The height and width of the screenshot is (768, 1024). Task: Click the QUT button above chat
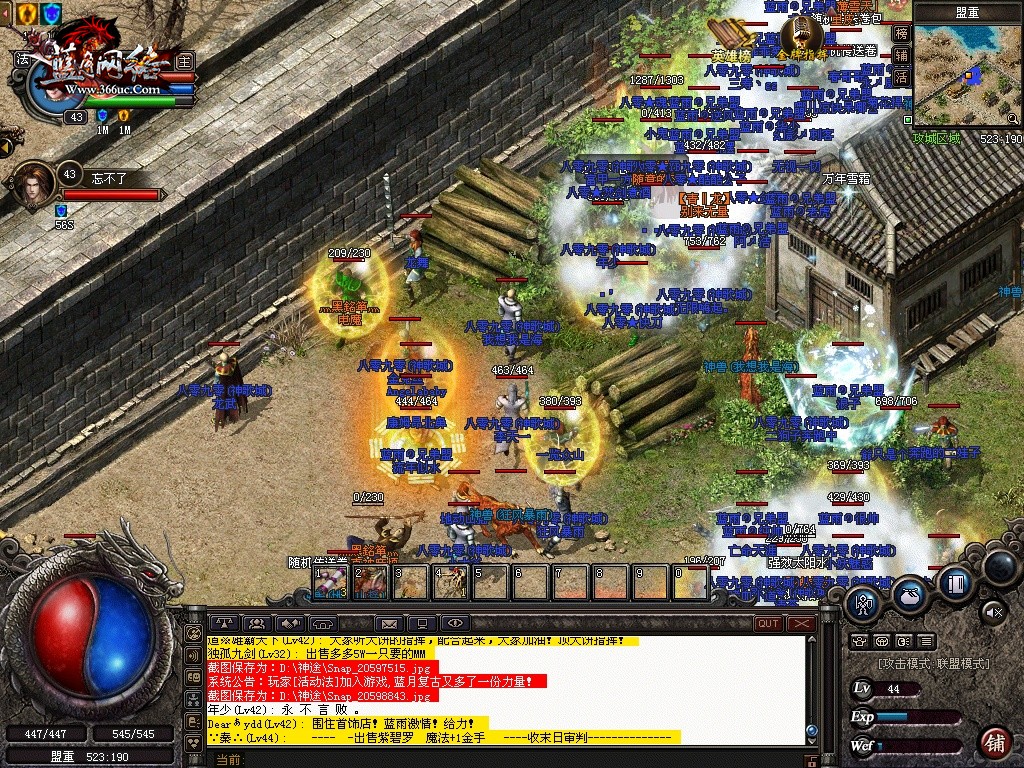(x=767, y=623)
